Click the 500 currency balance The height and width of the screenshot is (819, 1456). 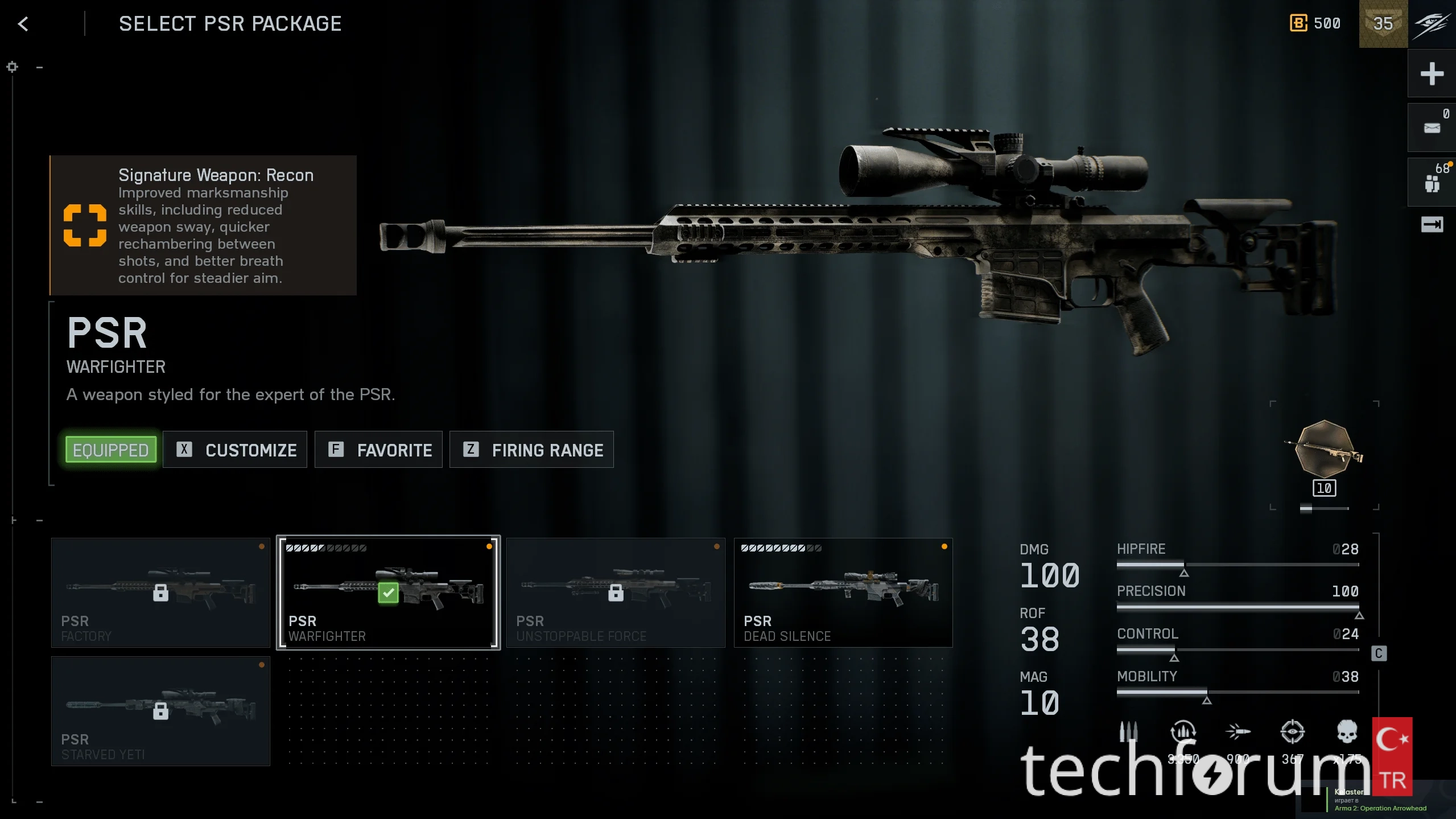[x=1315, y=24]
